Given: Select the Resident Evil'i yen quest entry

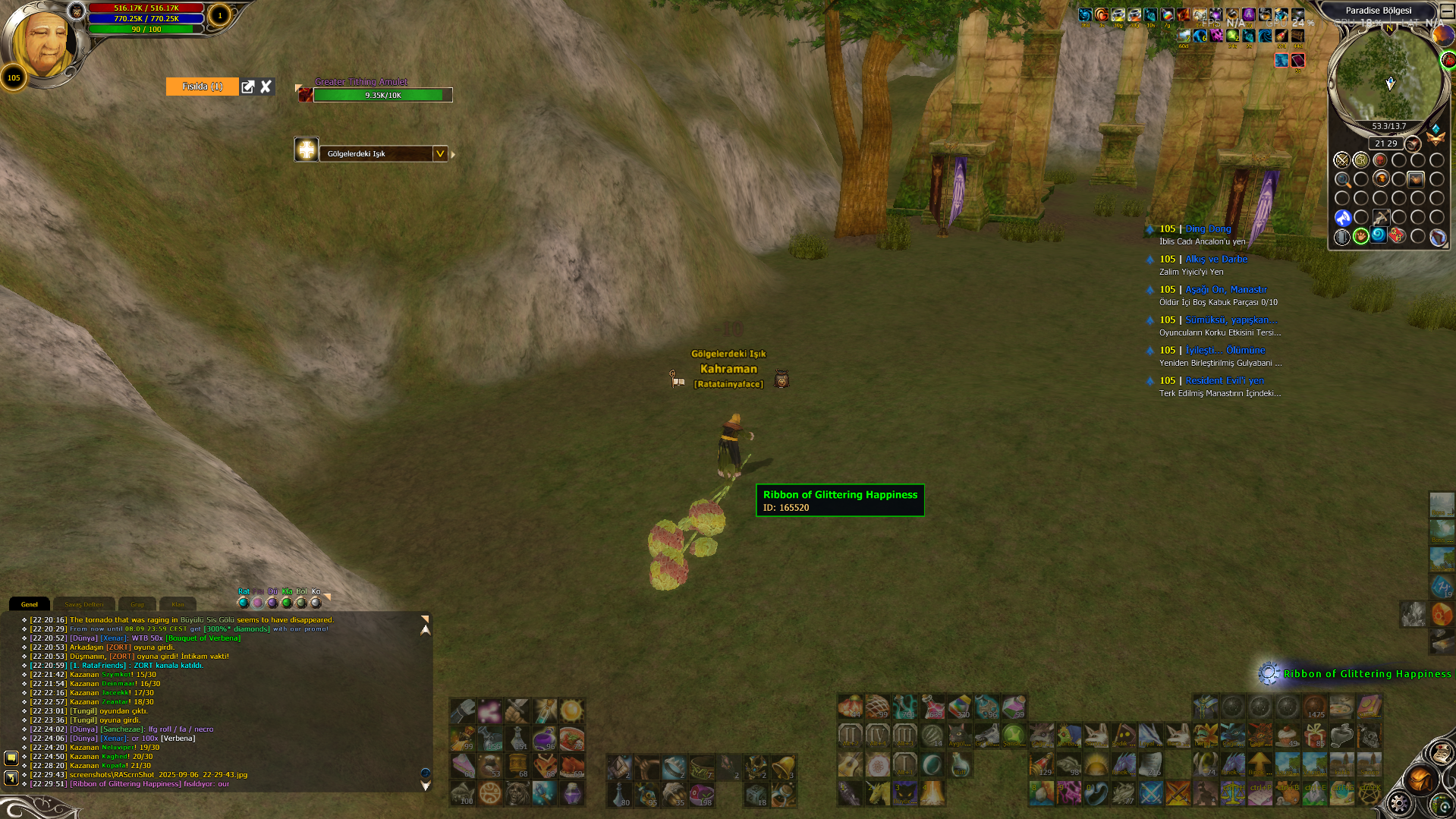Looking at the screenshot, I should (x=1225, y=380).
